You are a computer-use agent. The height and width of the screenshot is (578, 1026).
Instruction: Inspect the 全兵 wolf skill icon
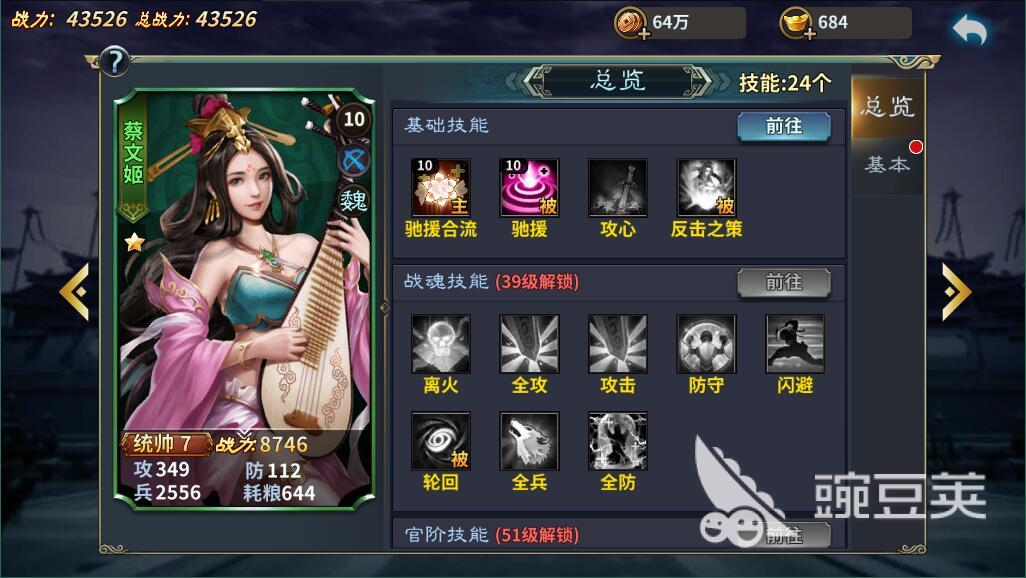pyautogui.click(x=529, y=441)
